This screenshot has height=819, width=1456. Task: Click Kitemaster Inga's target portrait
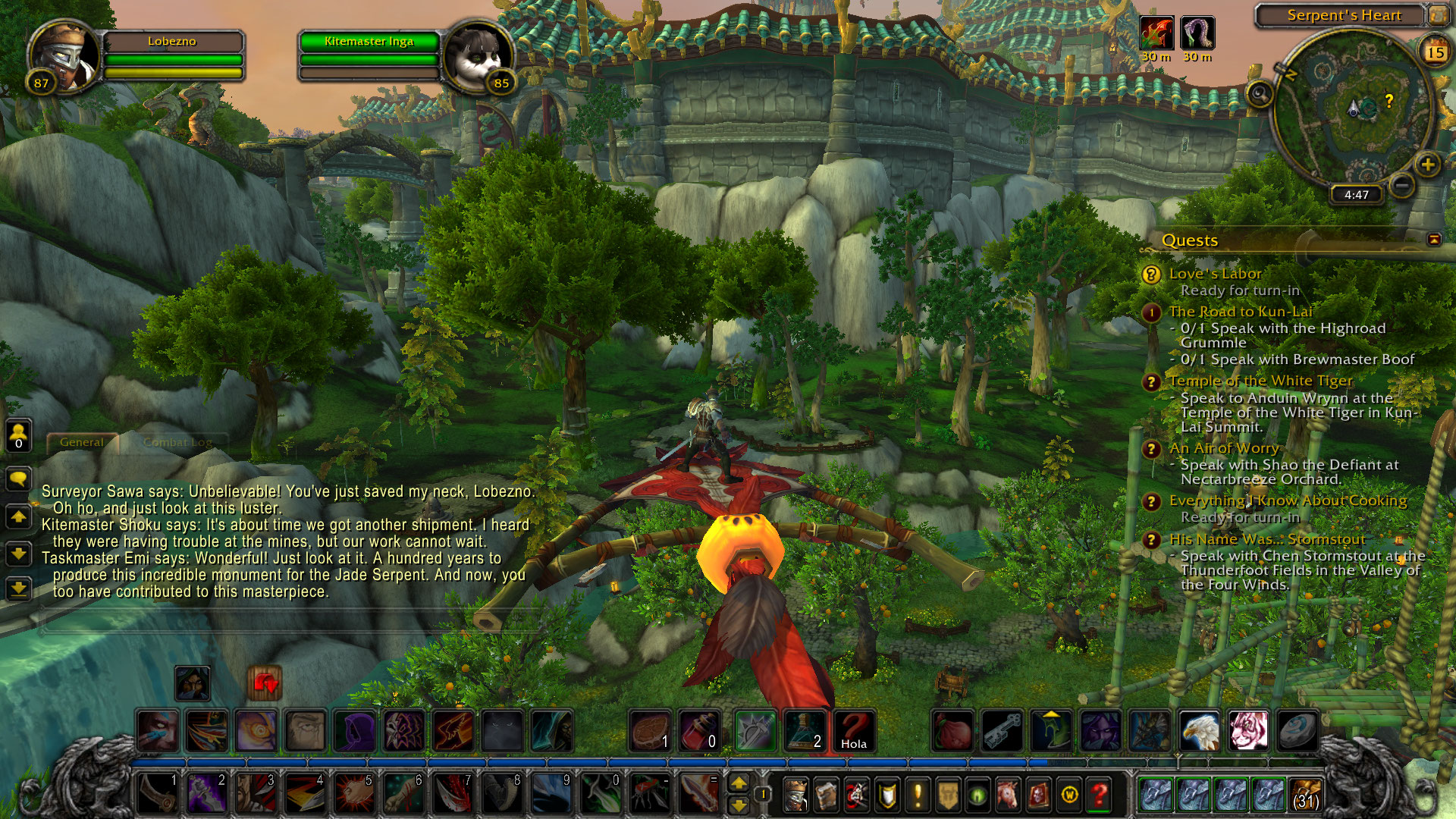click(x=478, y=56)
